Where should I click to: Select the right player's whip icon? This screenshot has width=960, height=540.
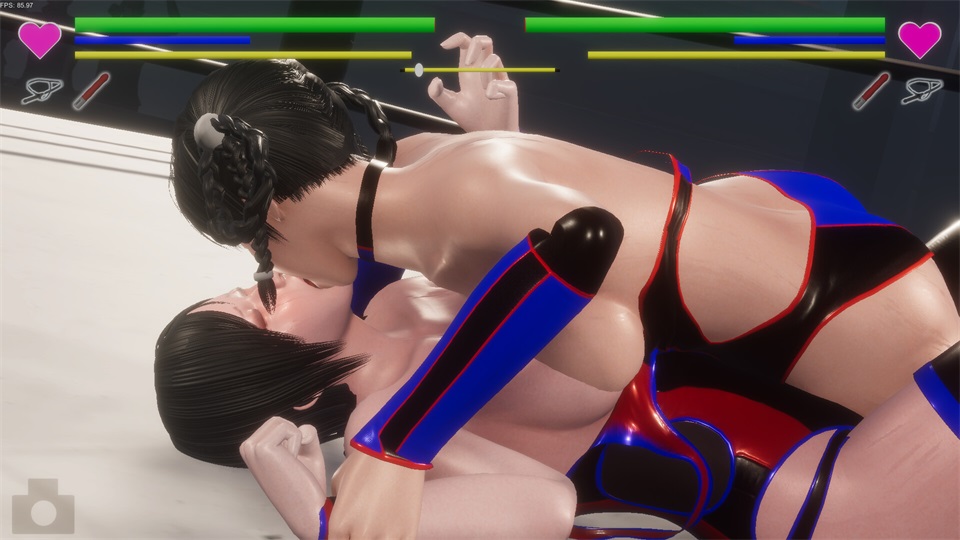(x=921, y=91)
